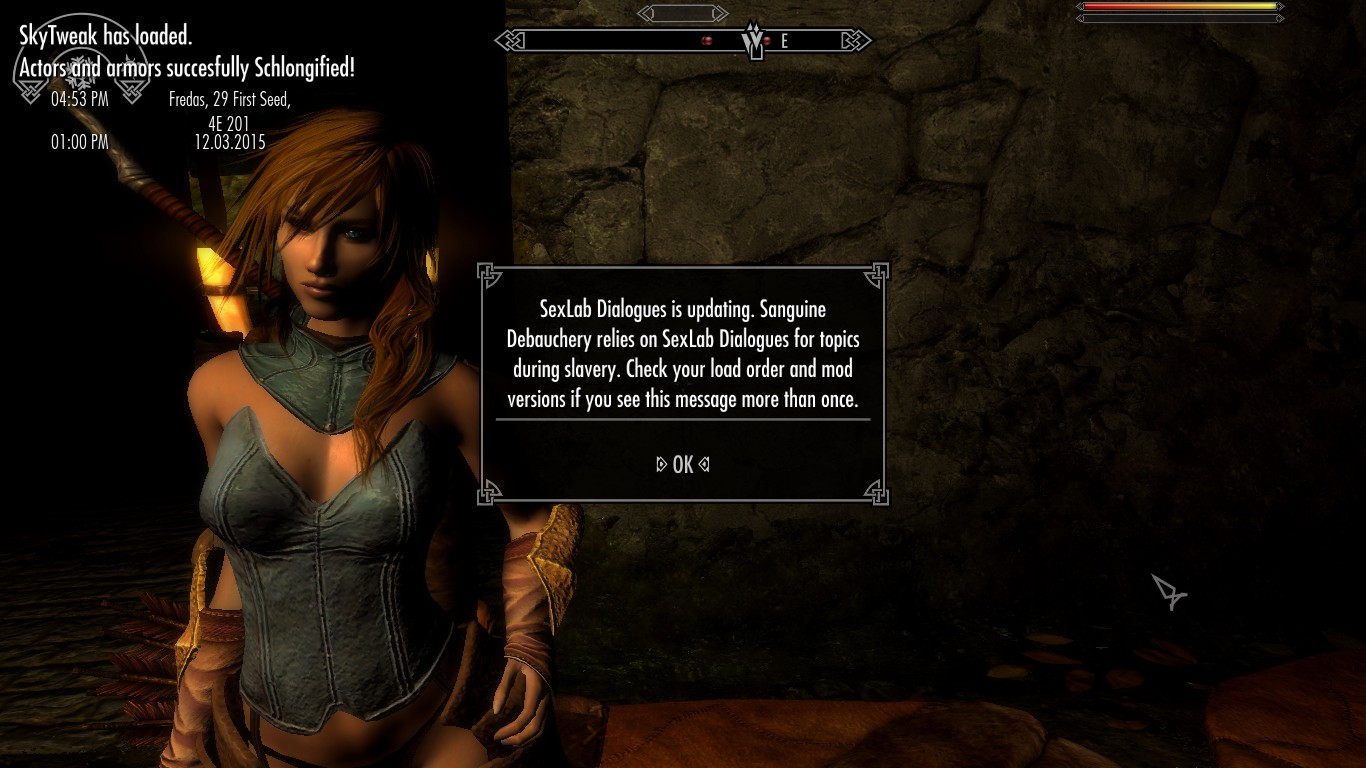1366x768 pixels.
Task: Select the leftmost red enemy dot on compass
Action: (x=708, y=40)
